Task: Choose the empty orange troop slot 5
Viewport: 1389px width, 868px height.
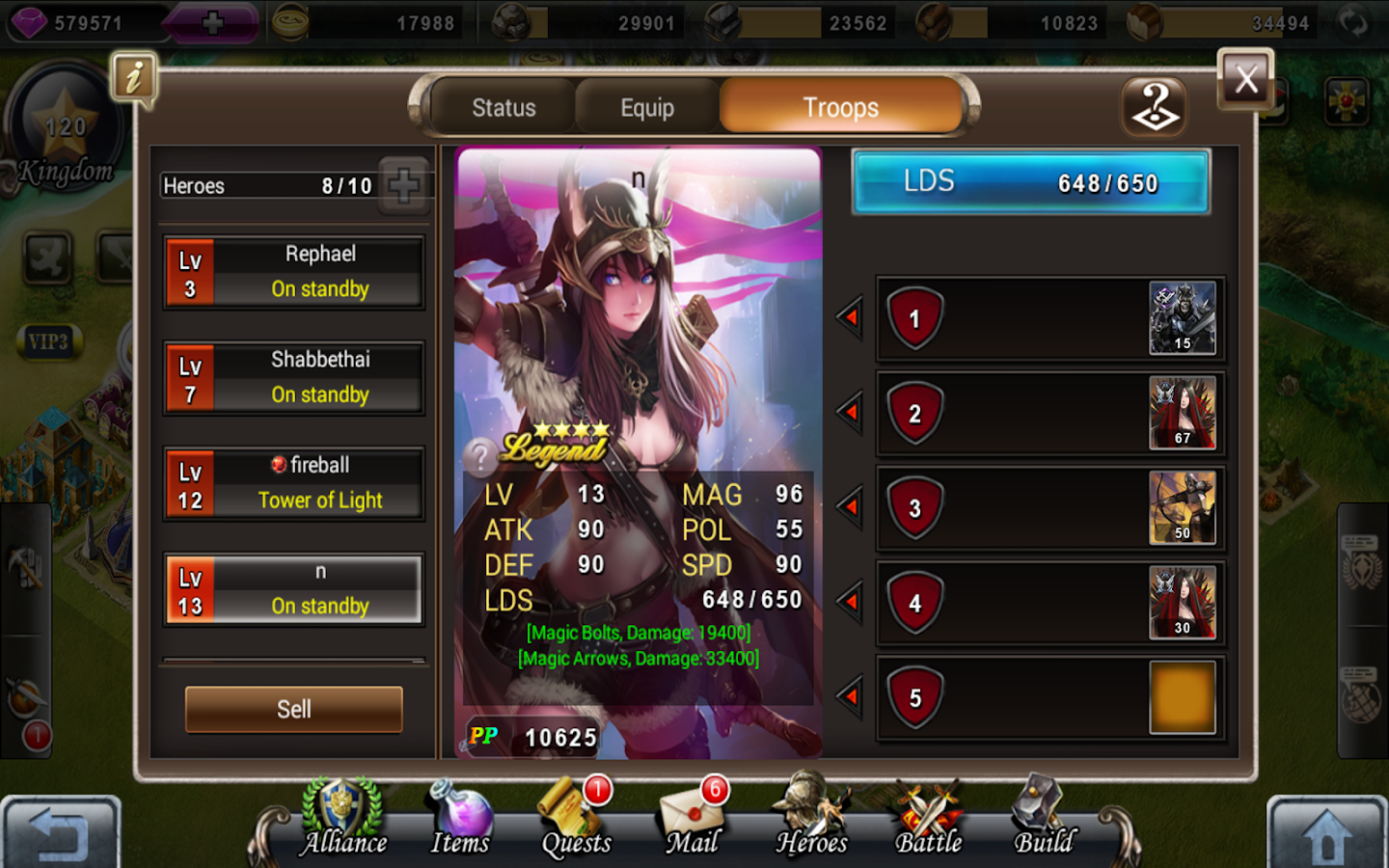Action: [1182, 697]
